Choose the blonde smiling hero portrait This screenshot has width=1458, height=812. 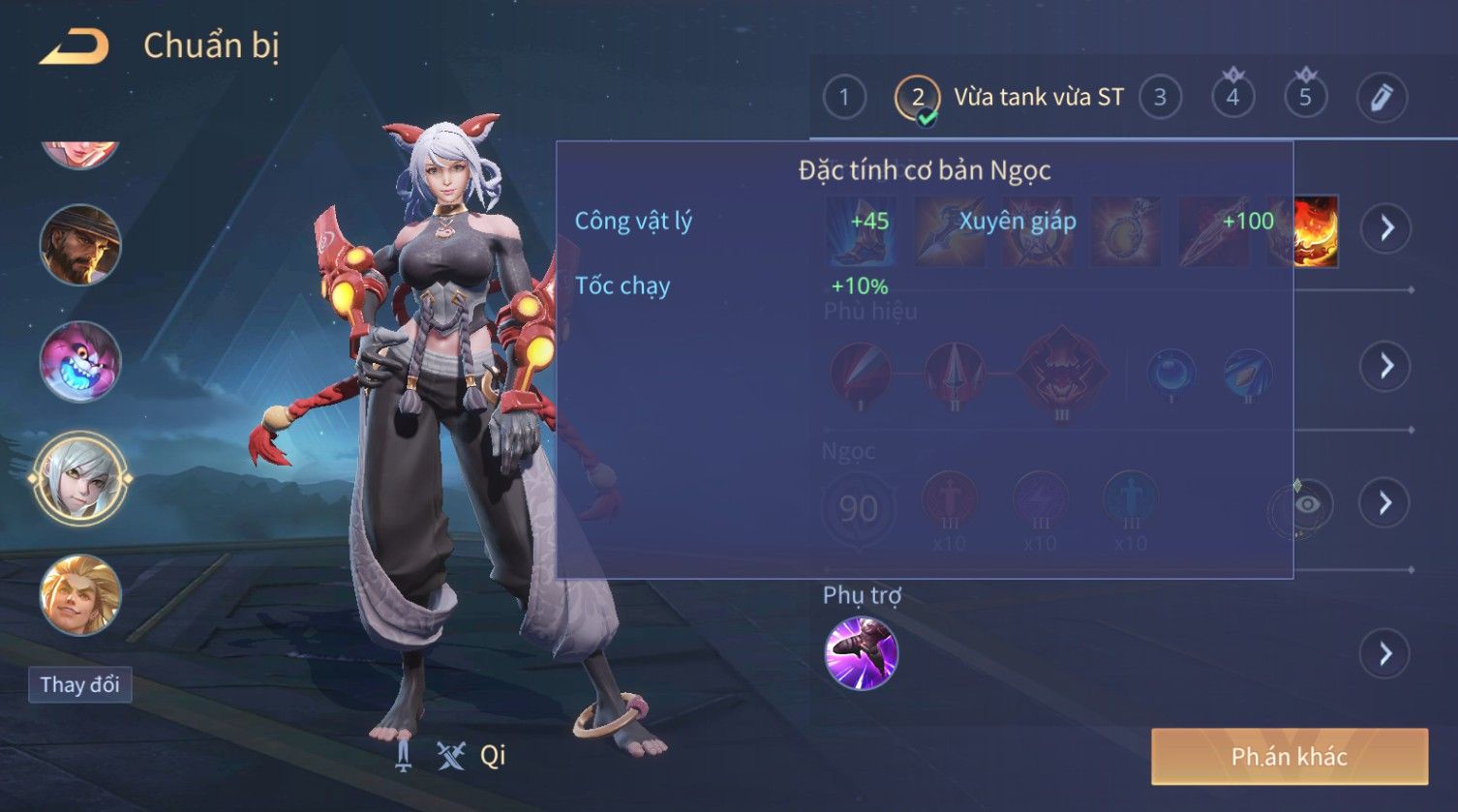80,594
